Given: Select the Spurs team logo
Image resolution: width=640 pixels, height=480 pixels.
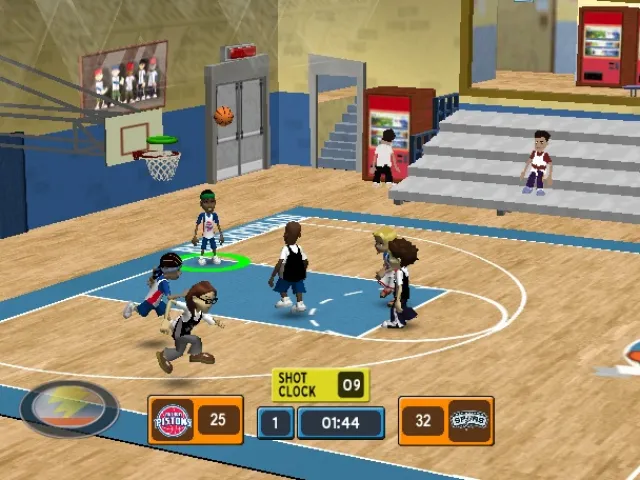Looking at the screenshot, I should 468,421.
